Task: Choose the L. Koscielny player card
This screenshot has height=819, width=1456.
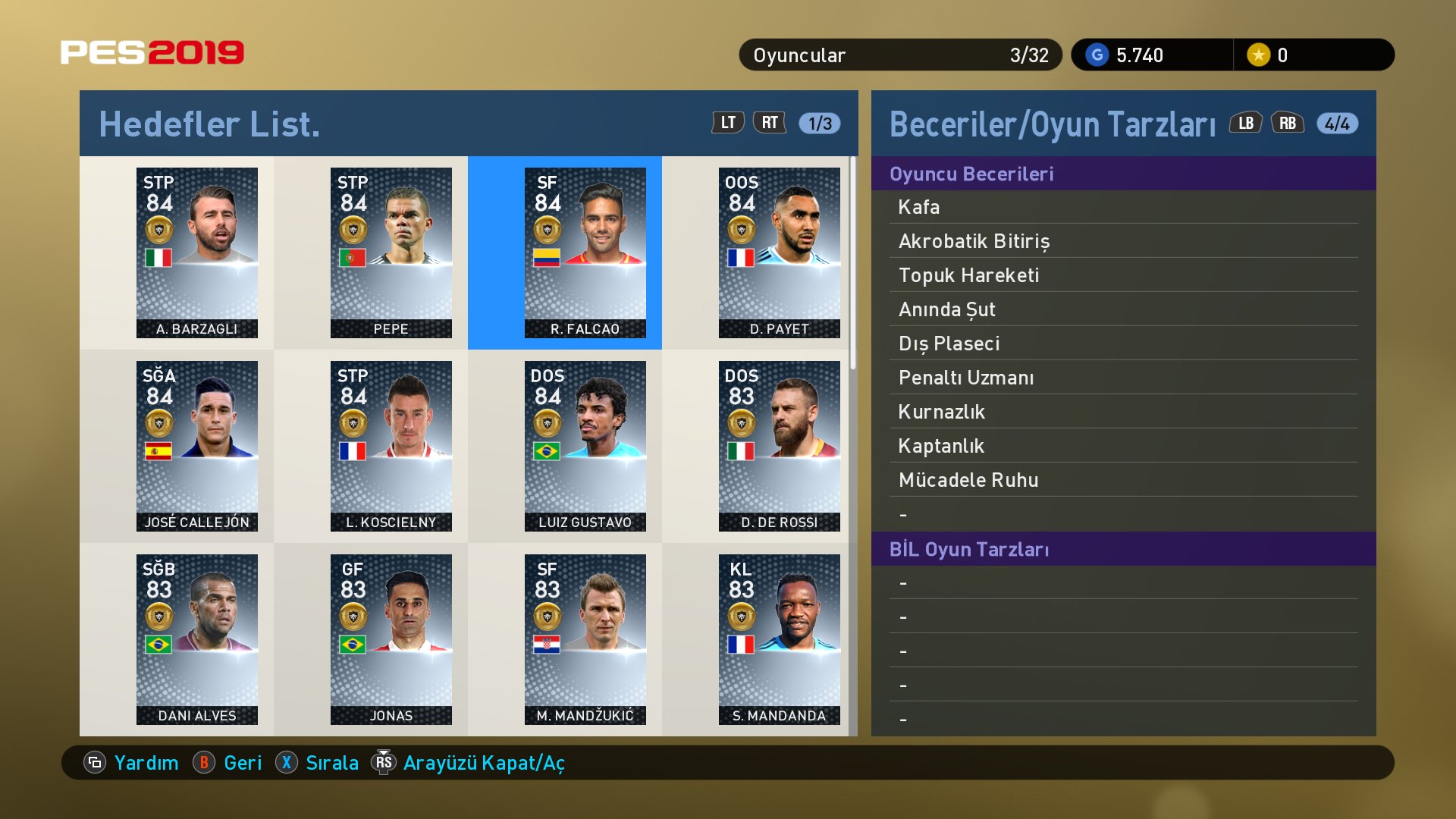Action: [x=391, y=446]
